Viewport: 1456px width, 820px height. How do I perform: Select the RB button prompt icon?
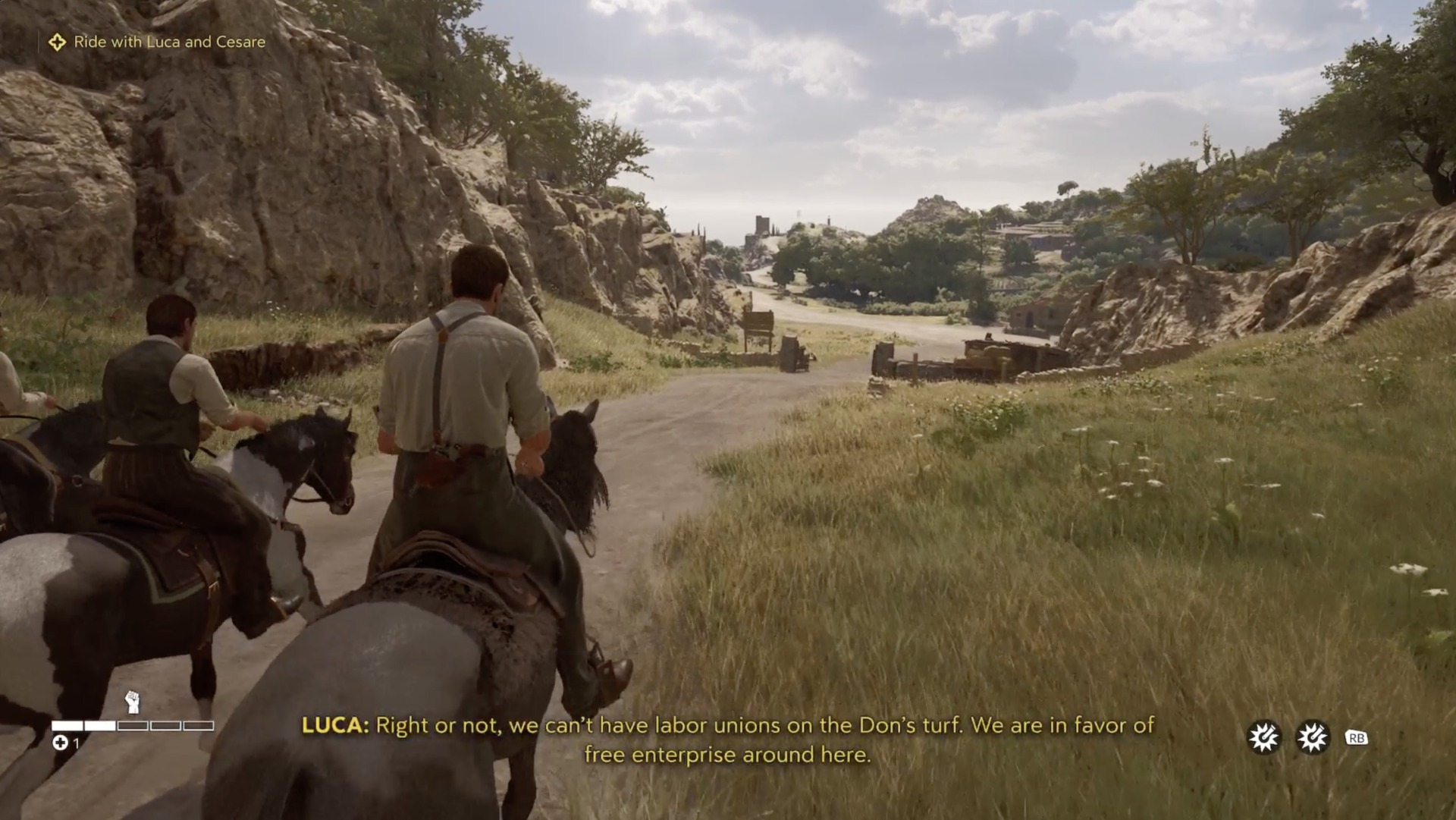click(x=1358, y=735)
